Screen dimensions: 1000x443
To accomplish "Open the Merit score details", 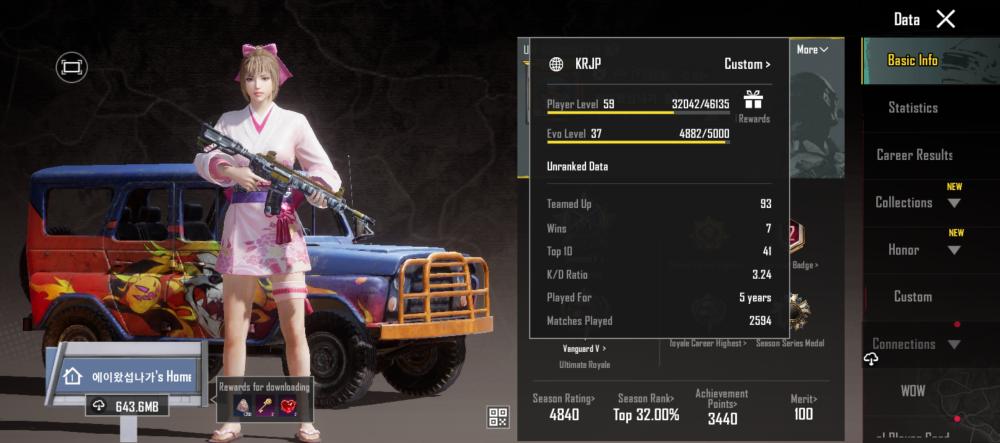I will tap(802, 406).
